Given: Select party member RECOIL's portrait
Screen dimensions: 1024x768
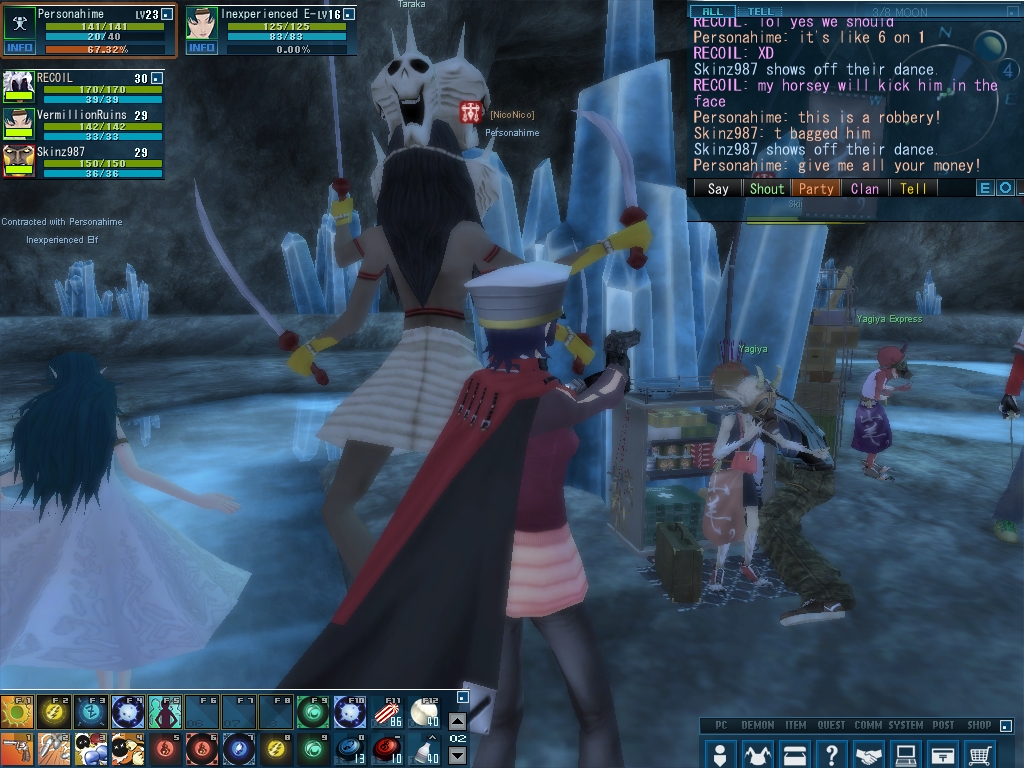Looking at the screenshot, I should pyautogui.click(x=19, y=86).
